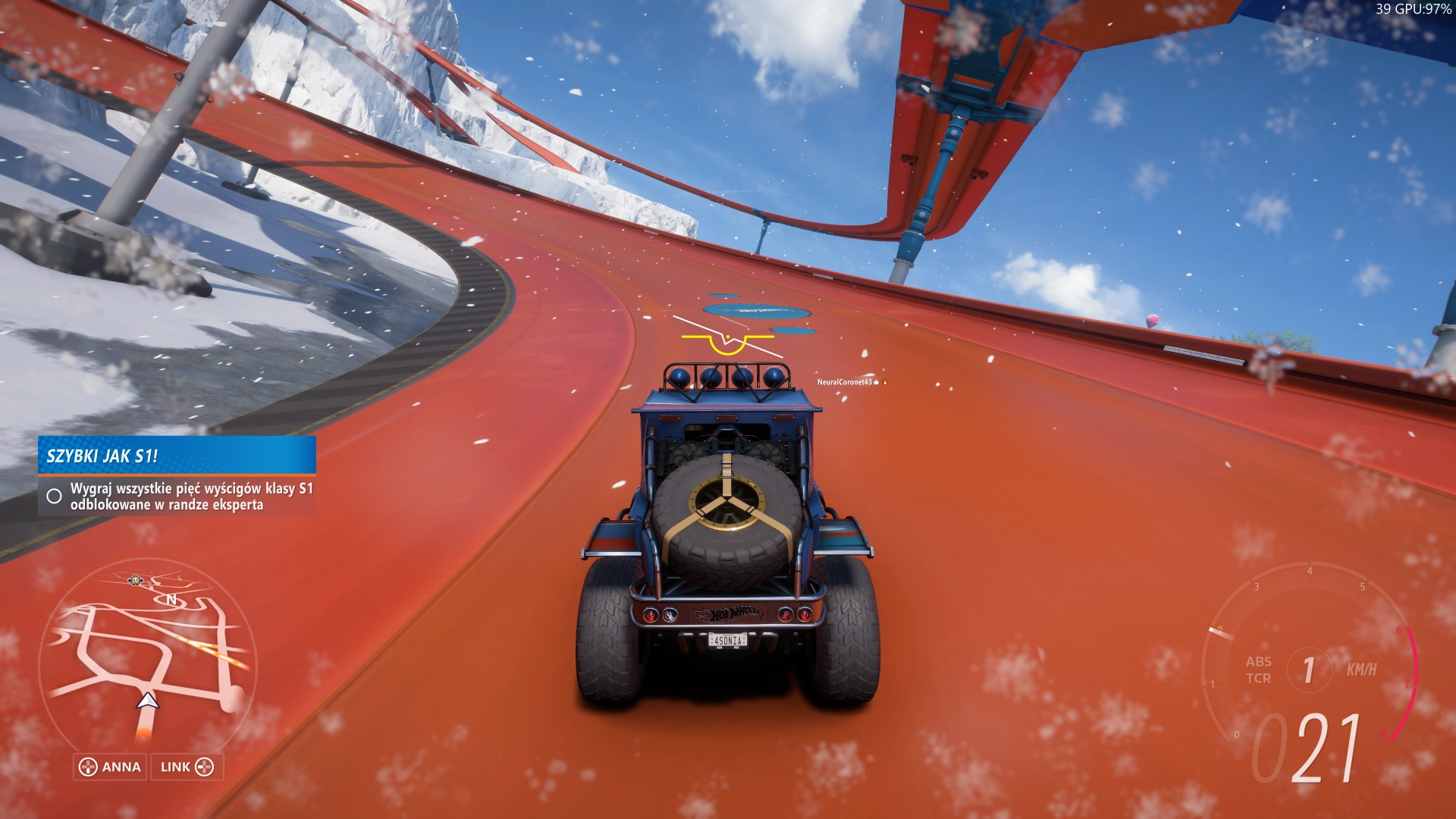
Task: Activate the LINK chat button
Action: [187, 767]
